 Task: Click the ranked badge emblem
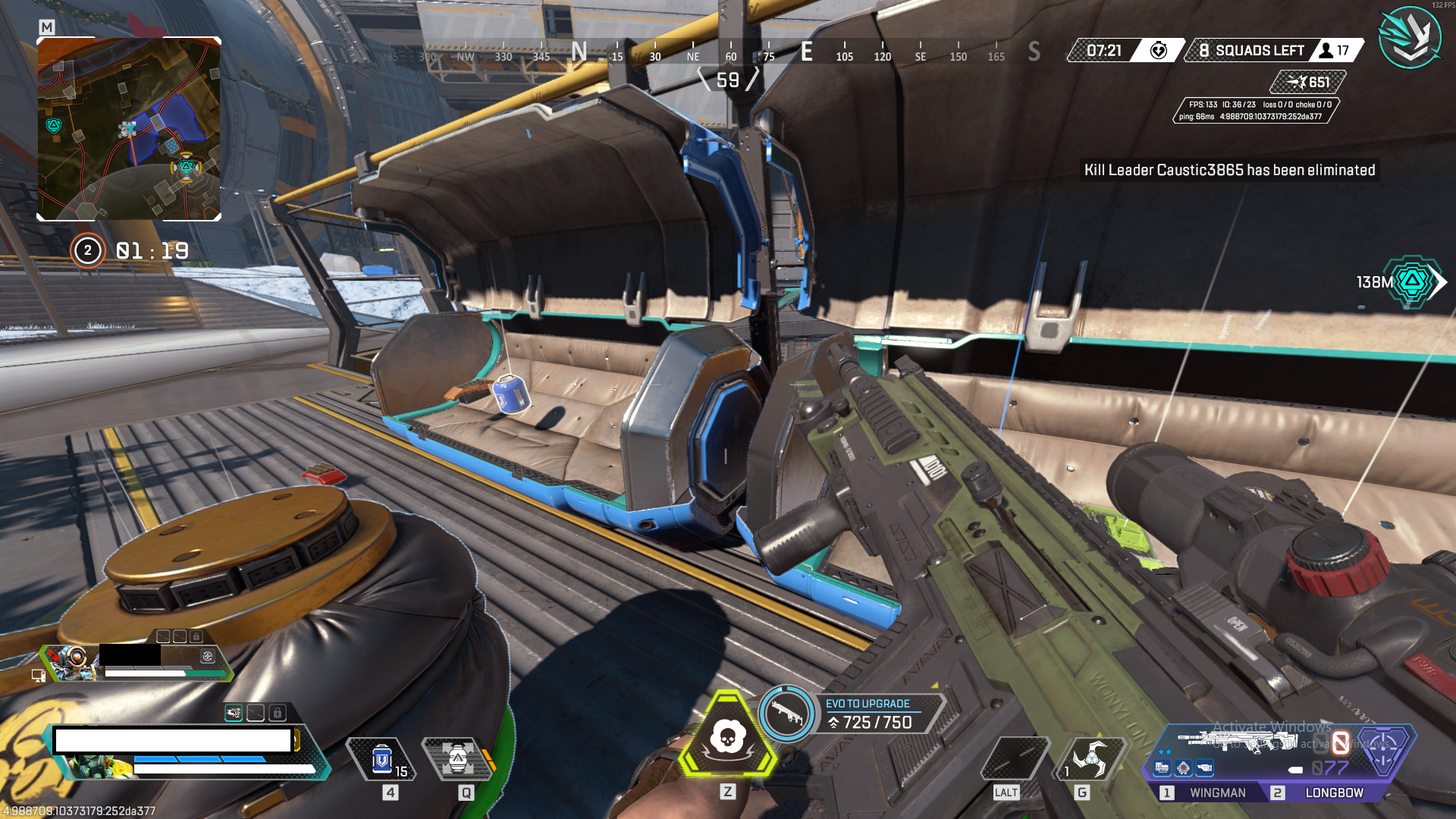point(1409,36)
